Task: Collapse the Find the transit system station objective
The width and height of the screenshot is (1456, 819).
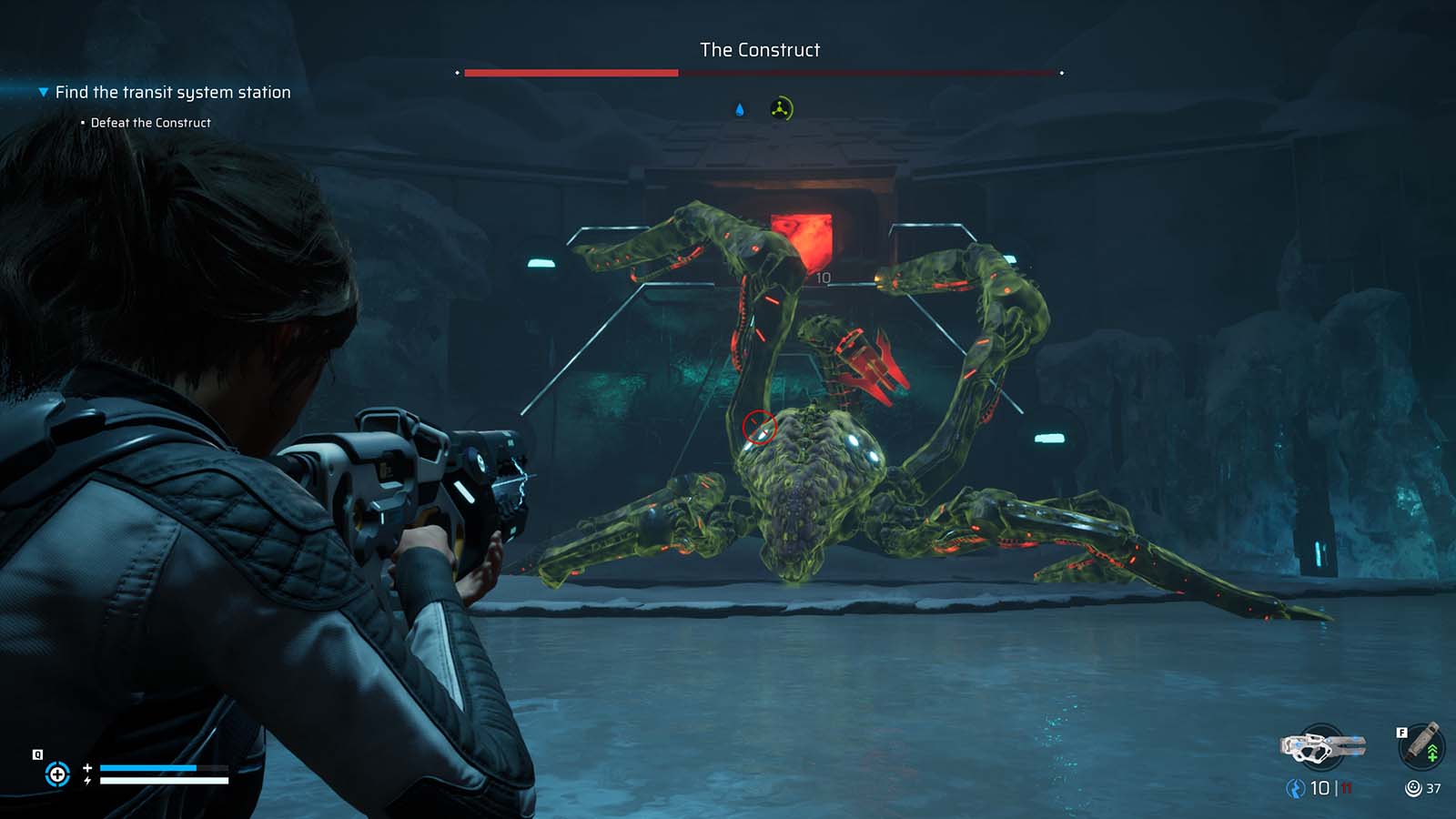Action: 43,92
